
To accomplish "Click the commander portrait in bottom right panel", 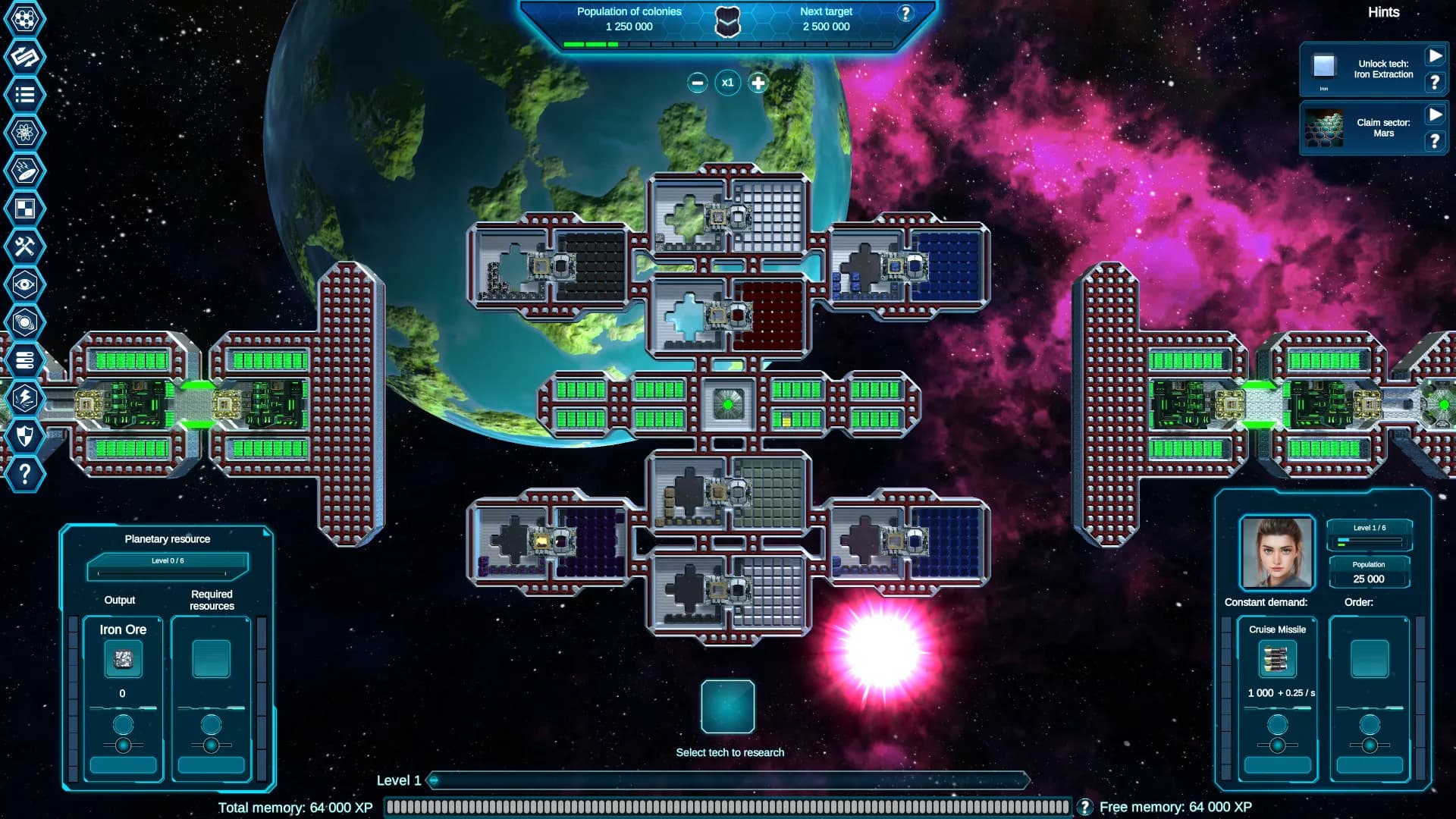I will pos(1276,553).
